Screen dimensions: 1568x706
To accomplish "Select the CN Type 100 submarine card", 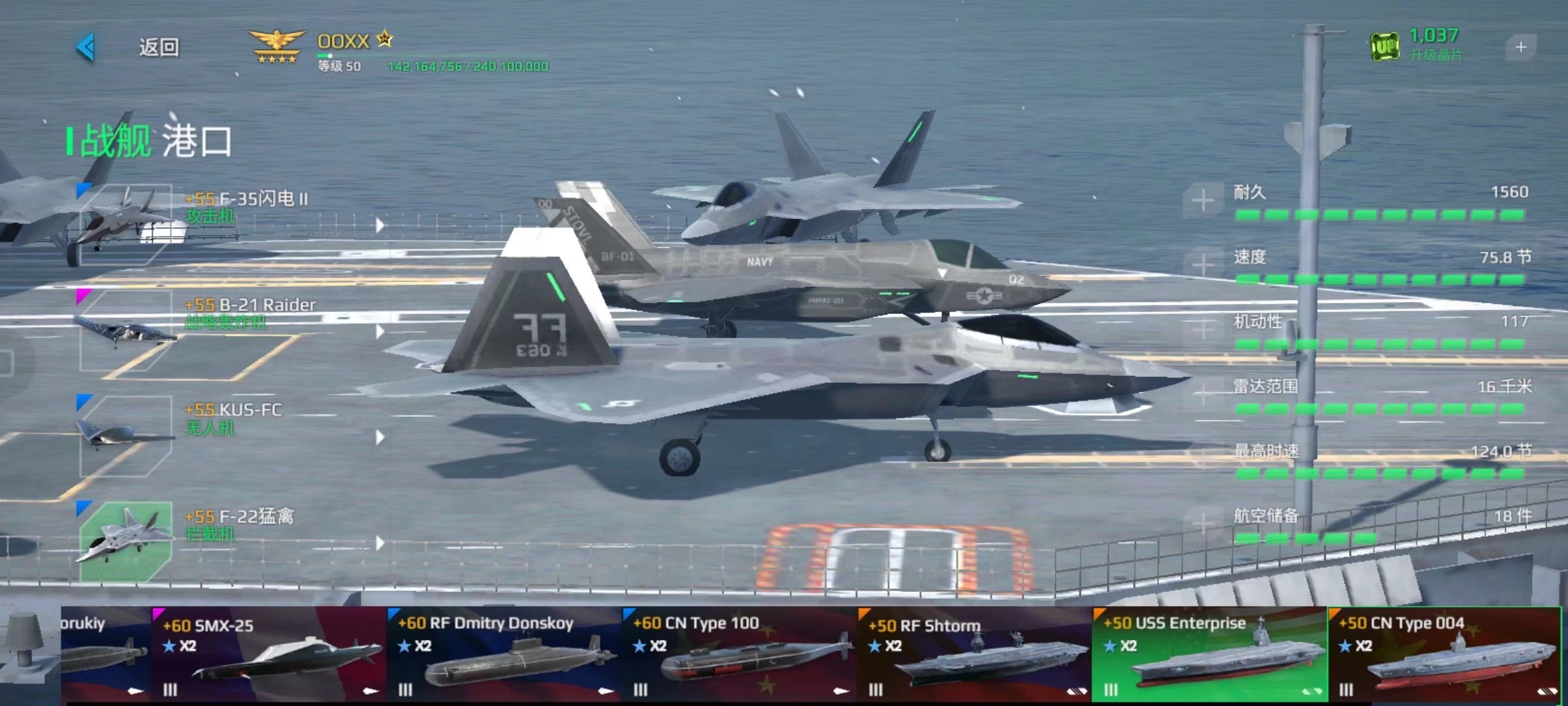I will [x=740, y=654].
